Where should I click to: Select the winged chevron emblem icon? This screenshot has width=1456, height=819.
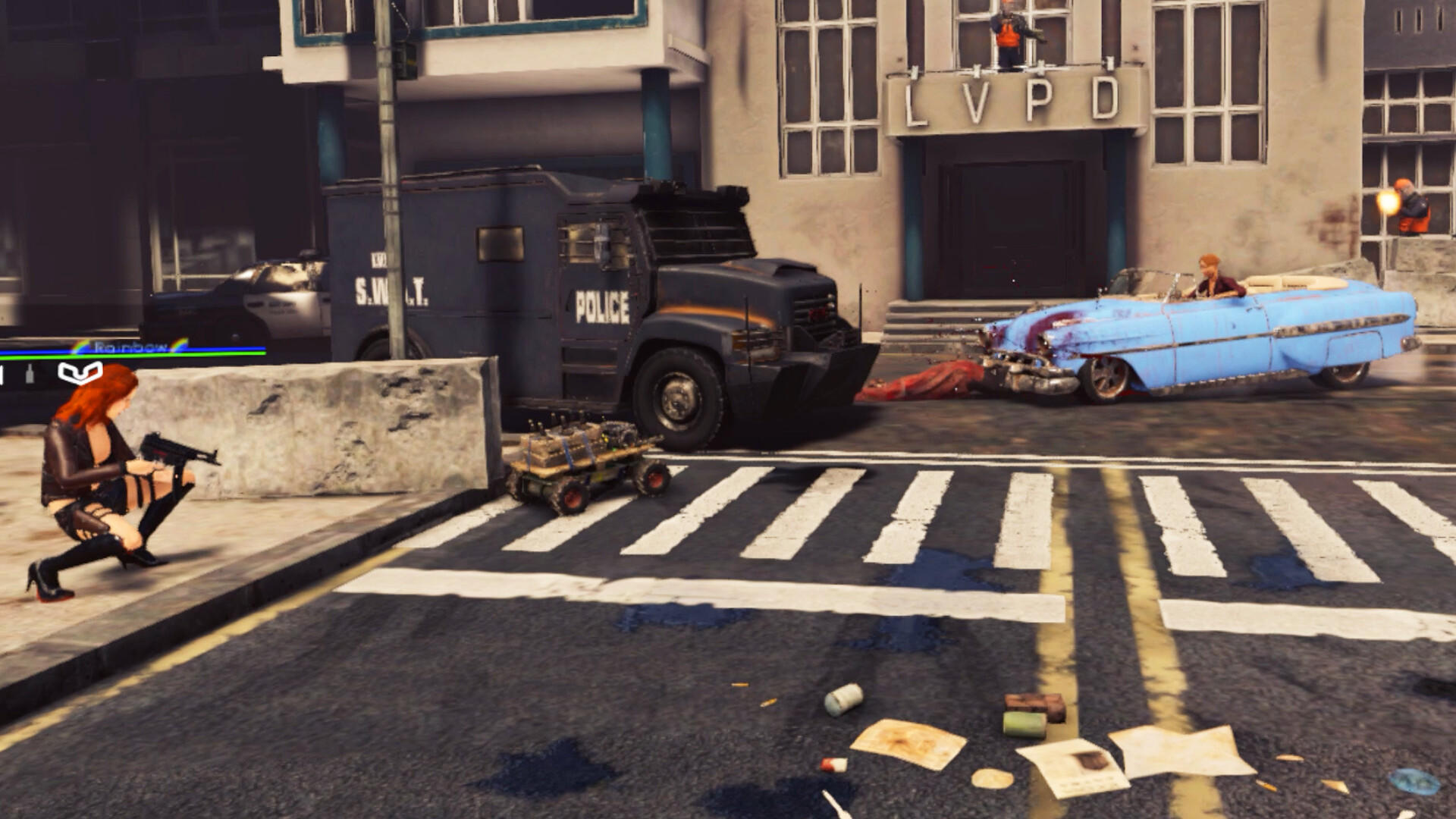pos(80,373)
